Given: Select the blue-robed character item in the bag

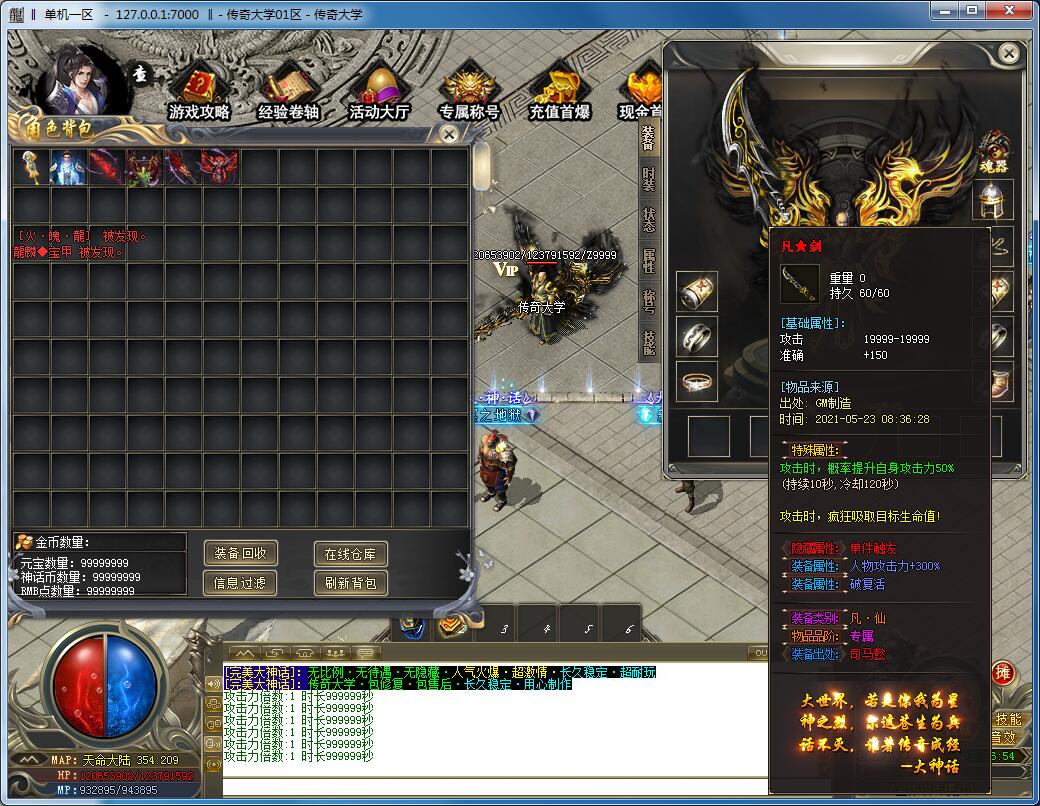Looking at the screenshot, I should (68, 167).
